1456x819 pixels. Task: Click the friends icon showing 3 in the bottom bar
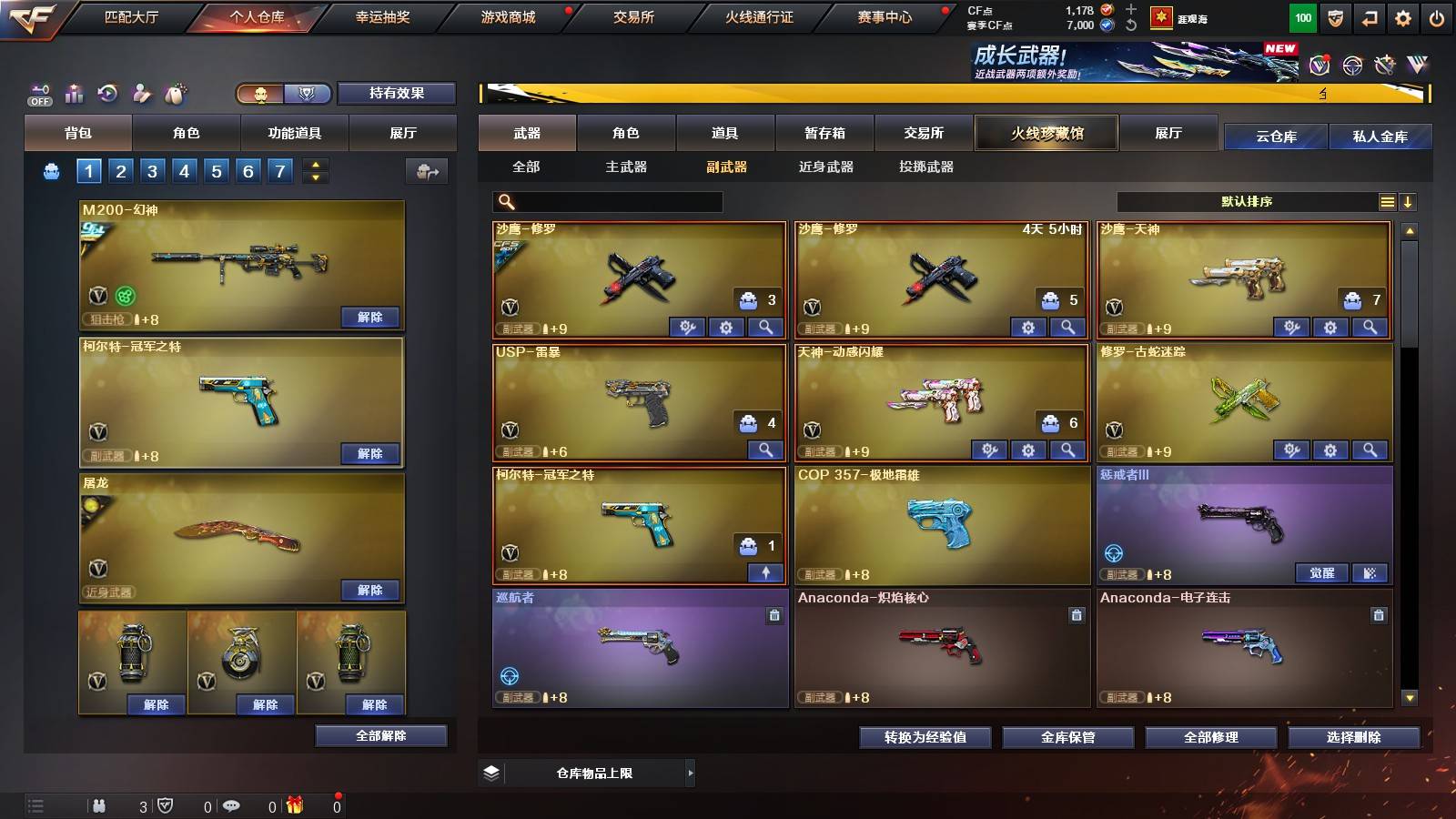tap(100, 804)
